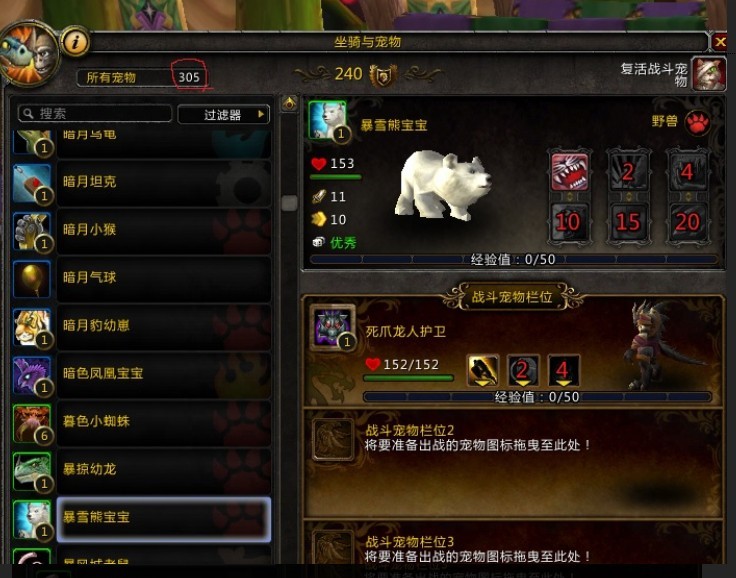Viewport: 736px width, 578px height.
Task: Click the pet search box
Action: (x=94, y=114)
